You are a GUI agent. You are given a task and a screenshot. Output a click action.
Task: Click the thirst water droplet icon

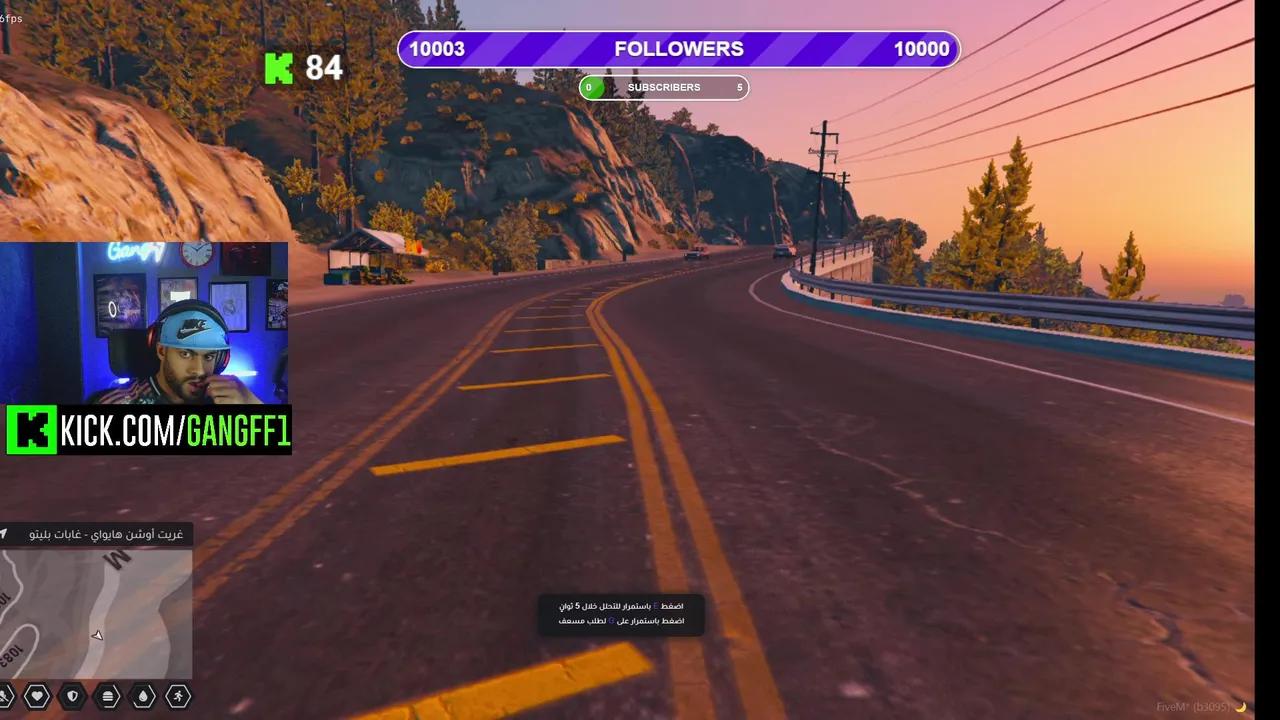143,696
